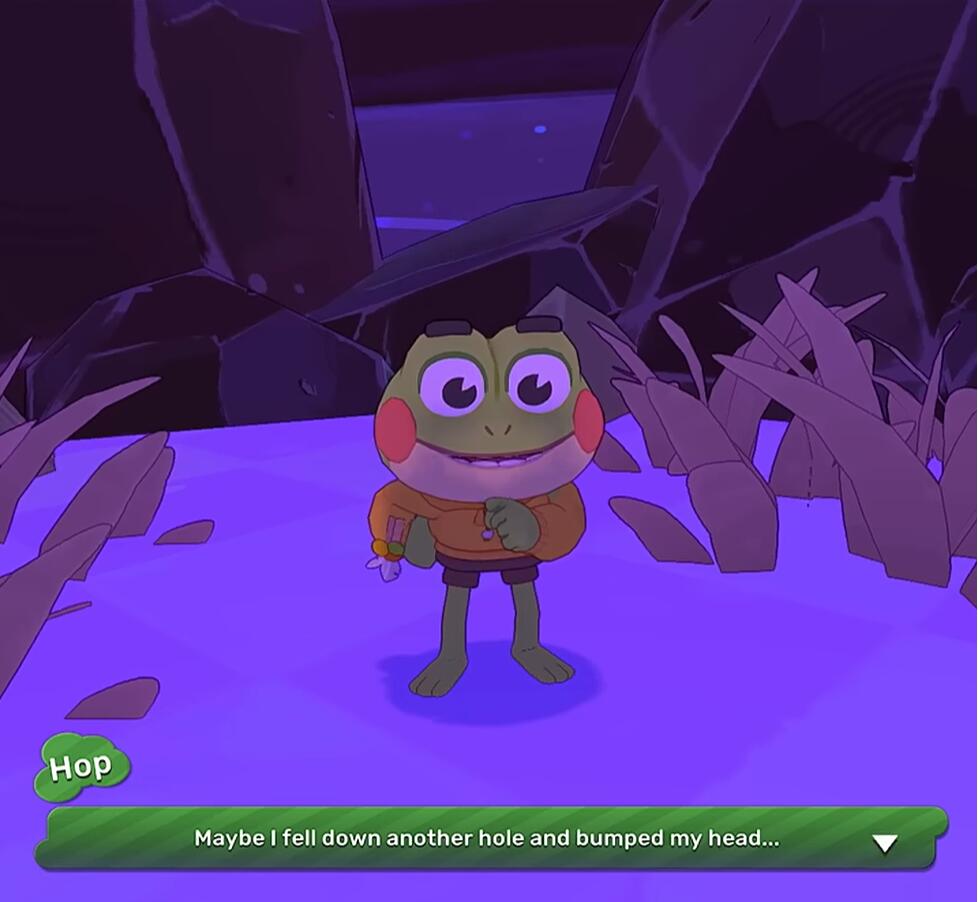Click Hop's green dialogue text box
This screenshot has width=978, height=902.
pos(487,838)
